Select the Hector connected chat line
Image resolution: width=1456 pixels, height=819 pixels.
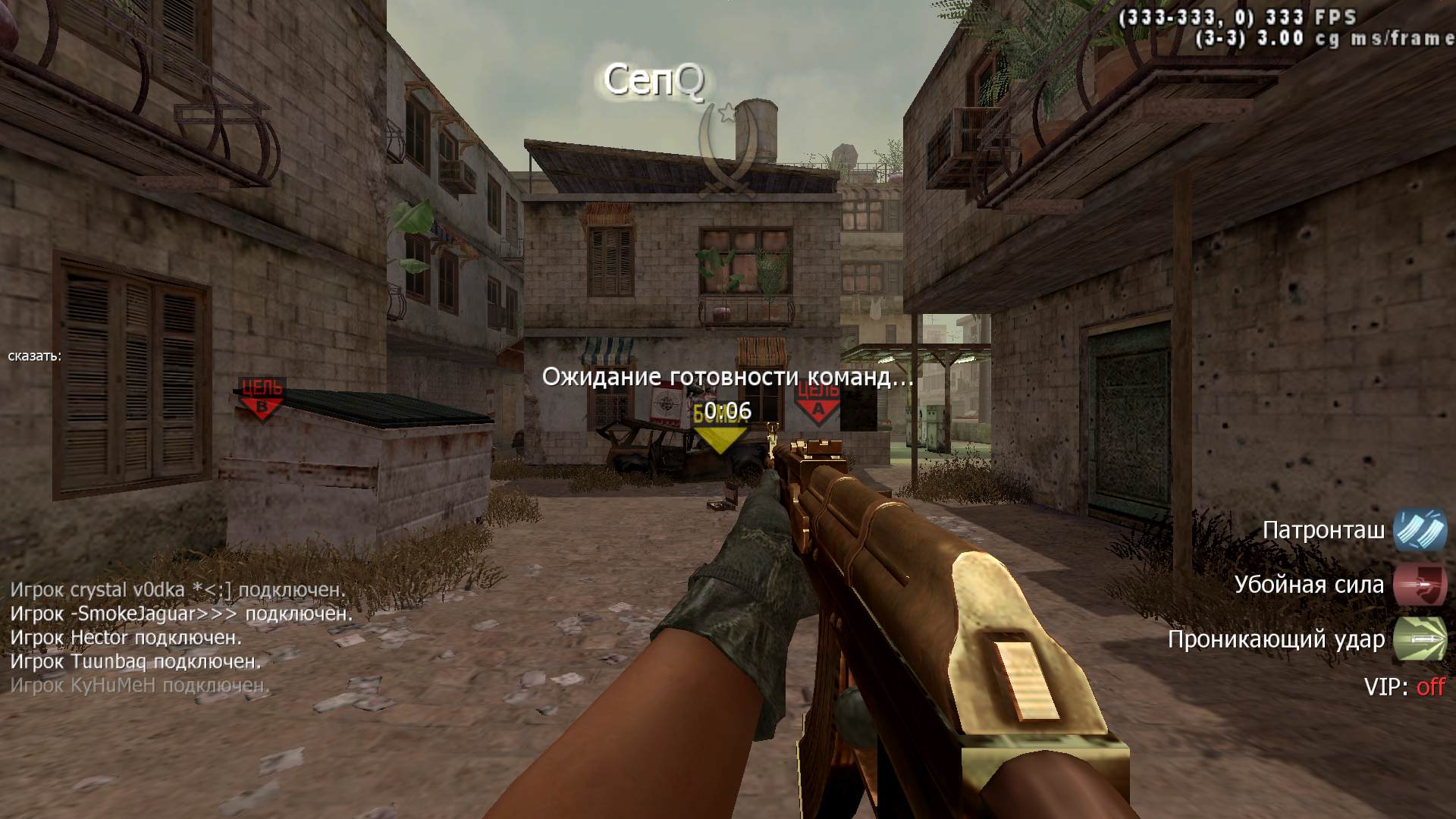coord(126,638)
